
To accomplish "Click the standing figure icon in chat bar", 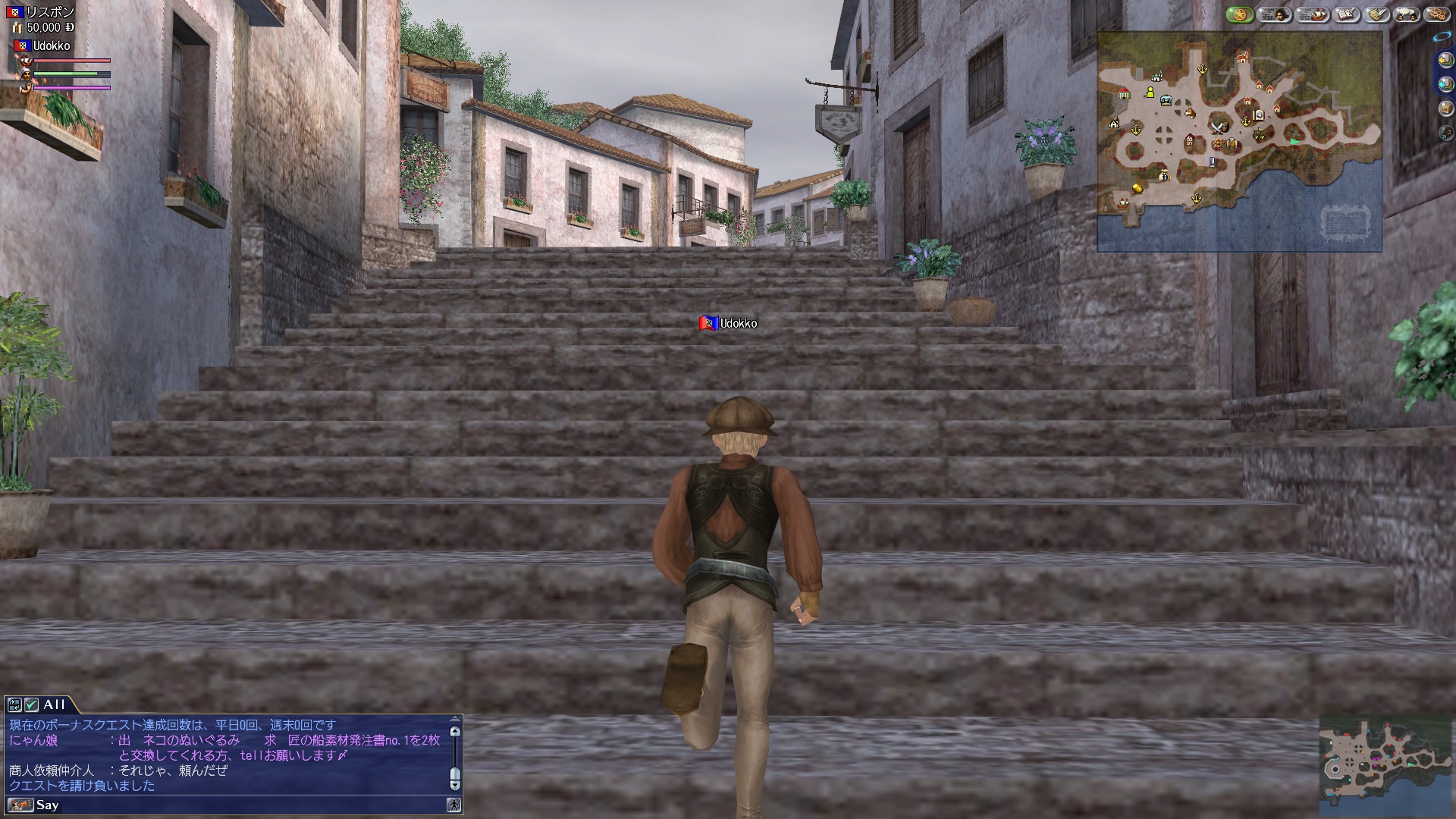I will point(453,805).
